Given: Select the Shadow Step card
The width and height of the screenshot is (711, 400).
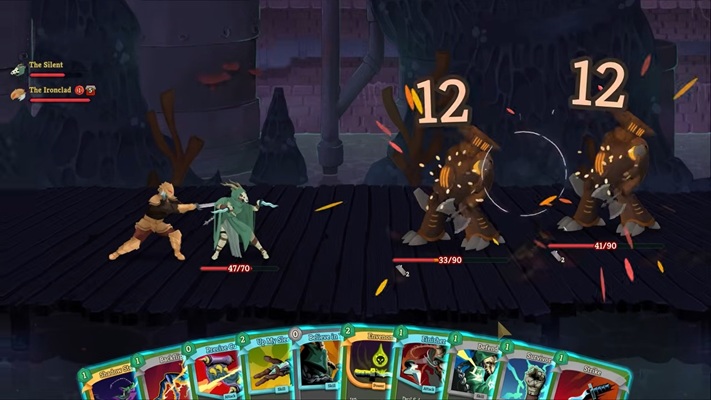Looking at the screenshot, I should coord(104,376).
